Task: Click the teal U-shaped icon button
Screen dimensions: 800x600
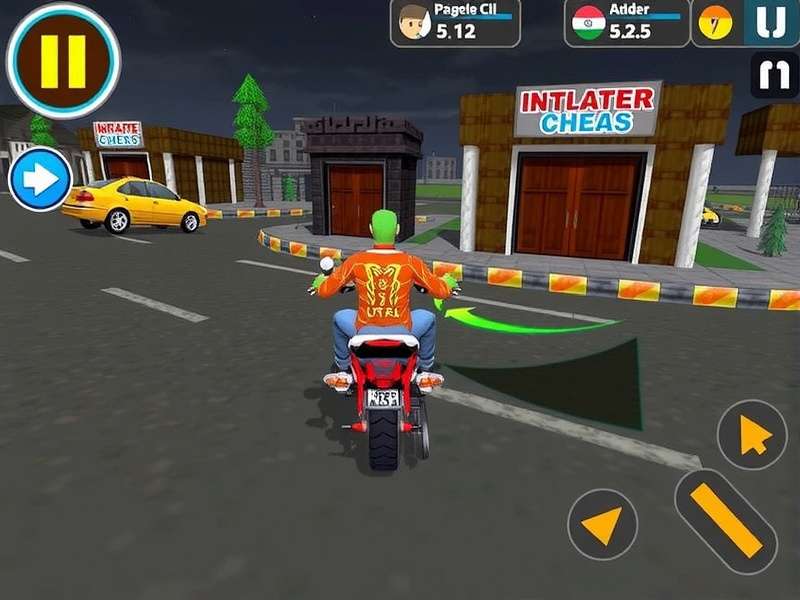Action: [x=771, y=22]
